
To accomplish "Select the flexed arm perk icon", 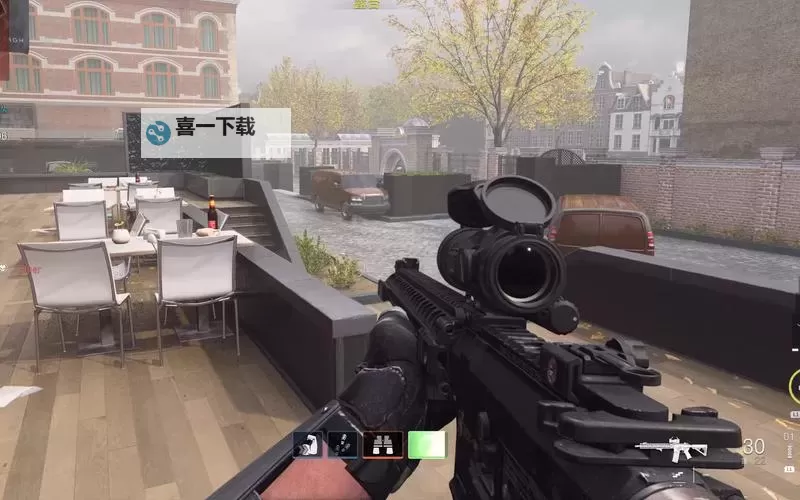I will pyautogui.click(x=307, y=445).
